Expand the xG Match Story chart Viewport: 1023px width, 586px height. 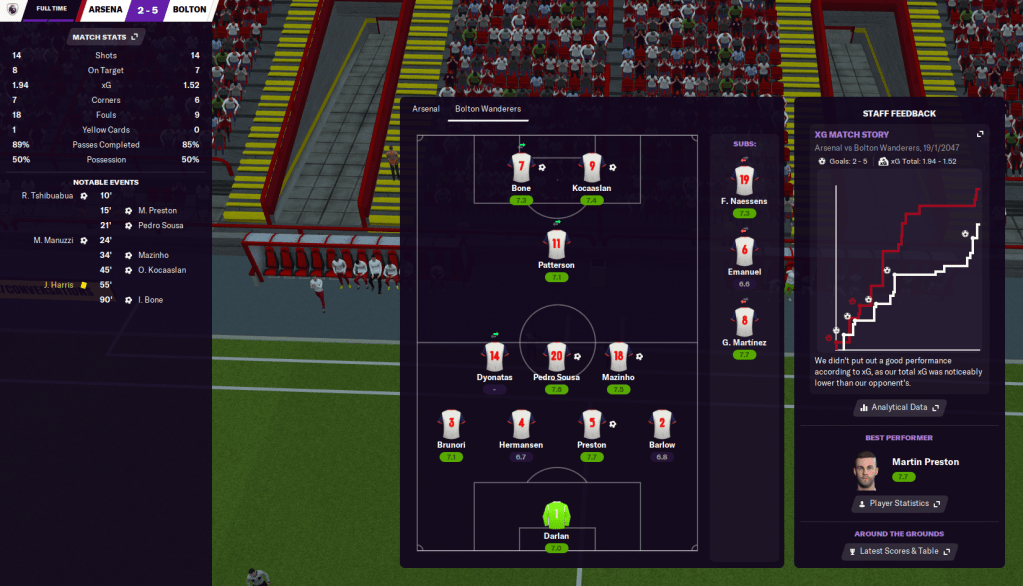pos(980,134)
